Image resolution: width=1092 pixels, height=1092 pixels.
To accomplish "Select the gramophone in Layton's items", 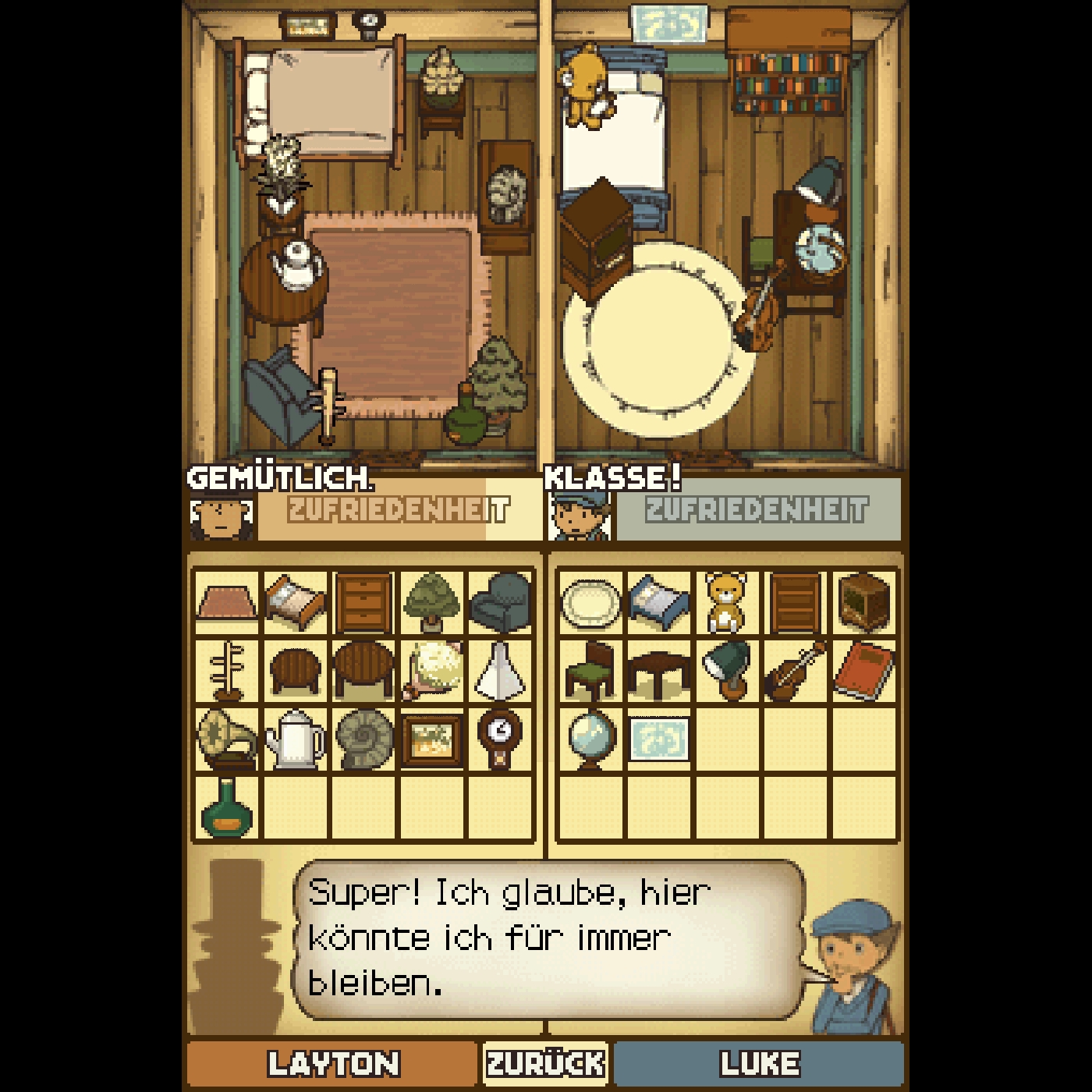I will tap(226, 739).
